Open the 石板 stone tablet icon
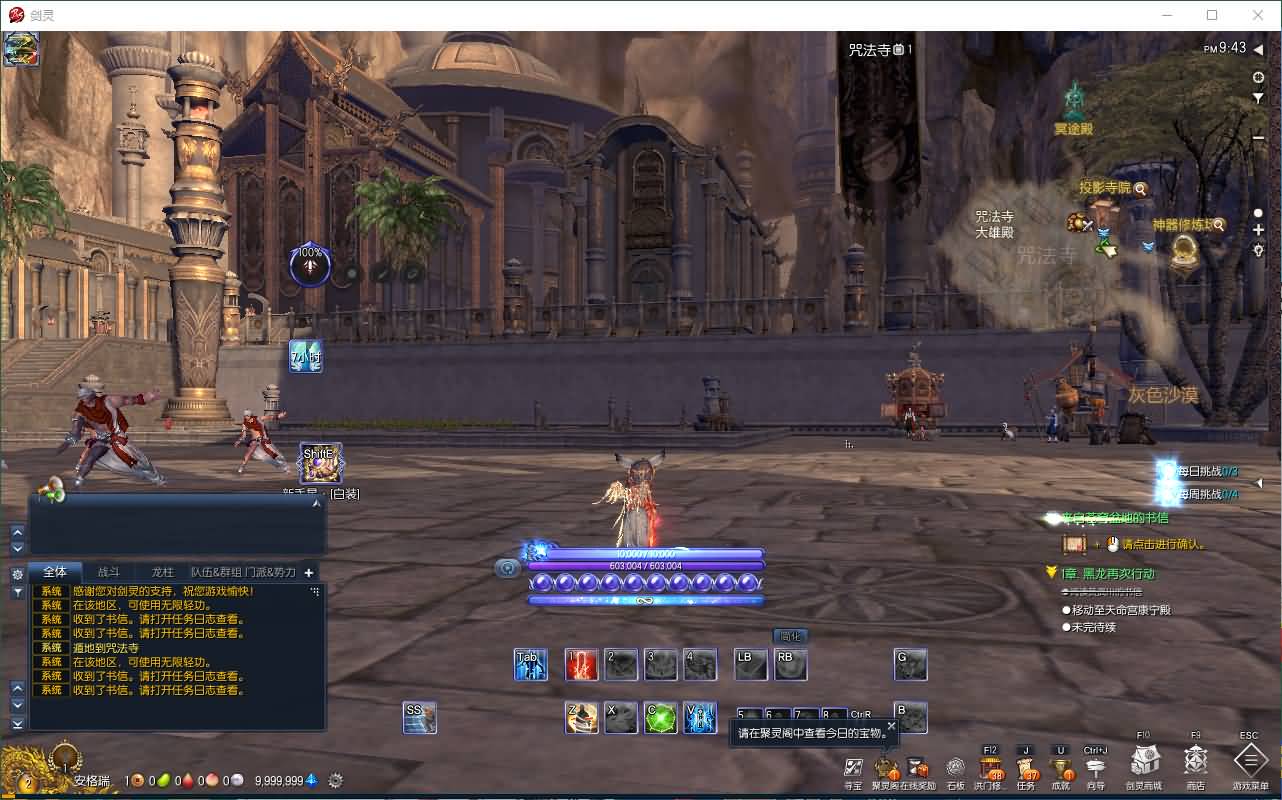Screen dimensions: 1282x800 [953, 768]
